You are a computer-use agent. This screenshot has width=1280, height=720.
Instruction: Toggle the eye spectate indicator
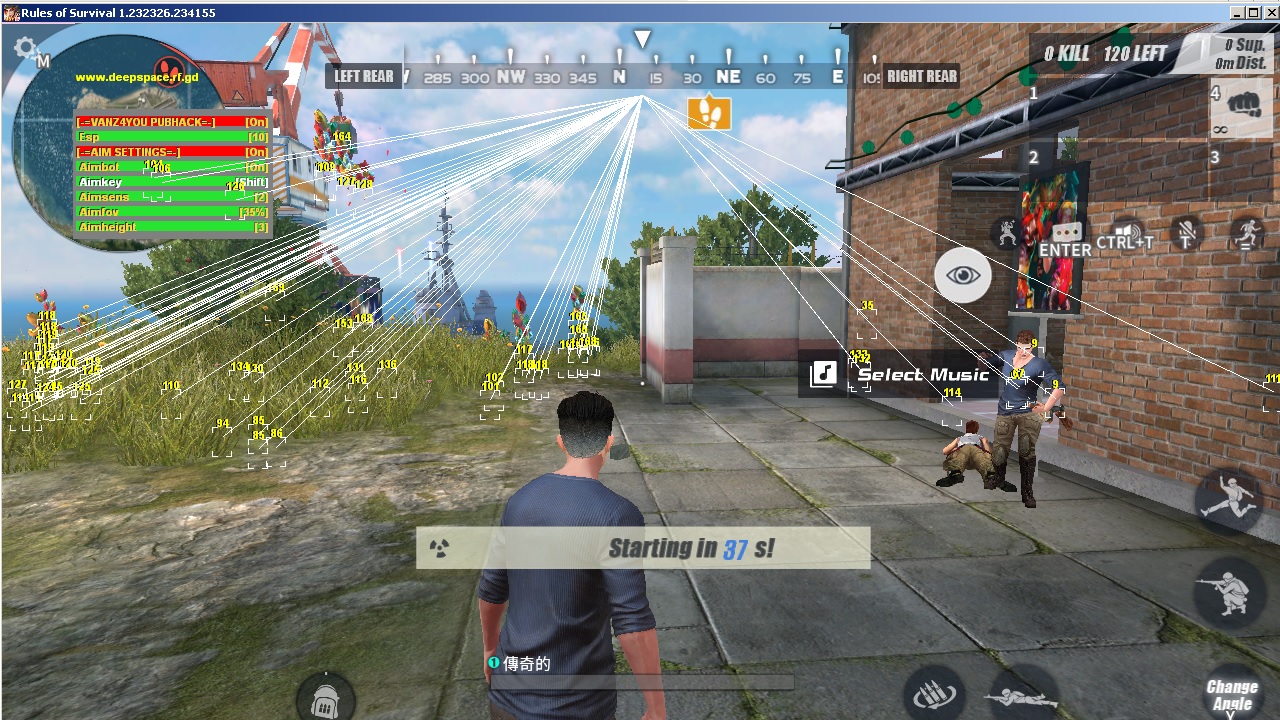[962, 274]
